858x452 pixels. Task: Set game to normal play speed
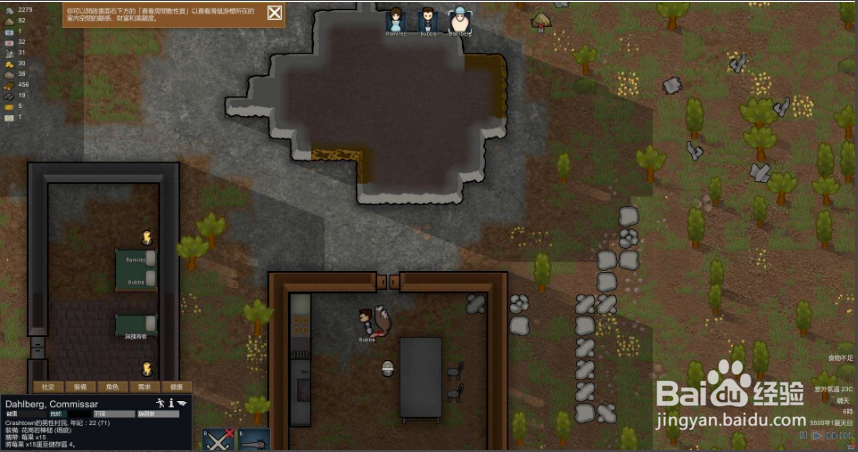(x=815, y=435)
